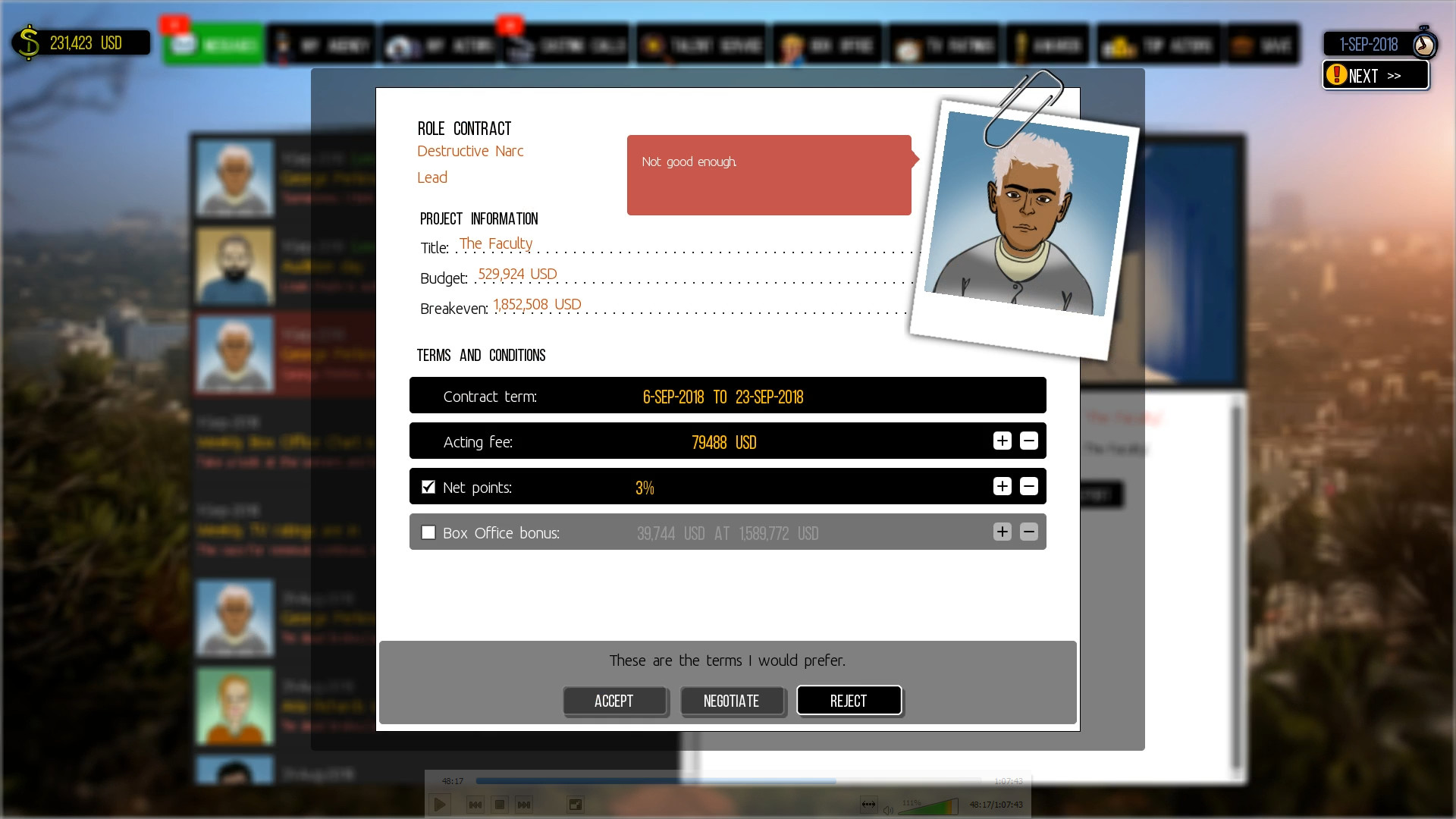
Task: Check the Box Office screen
Action: 827,43
